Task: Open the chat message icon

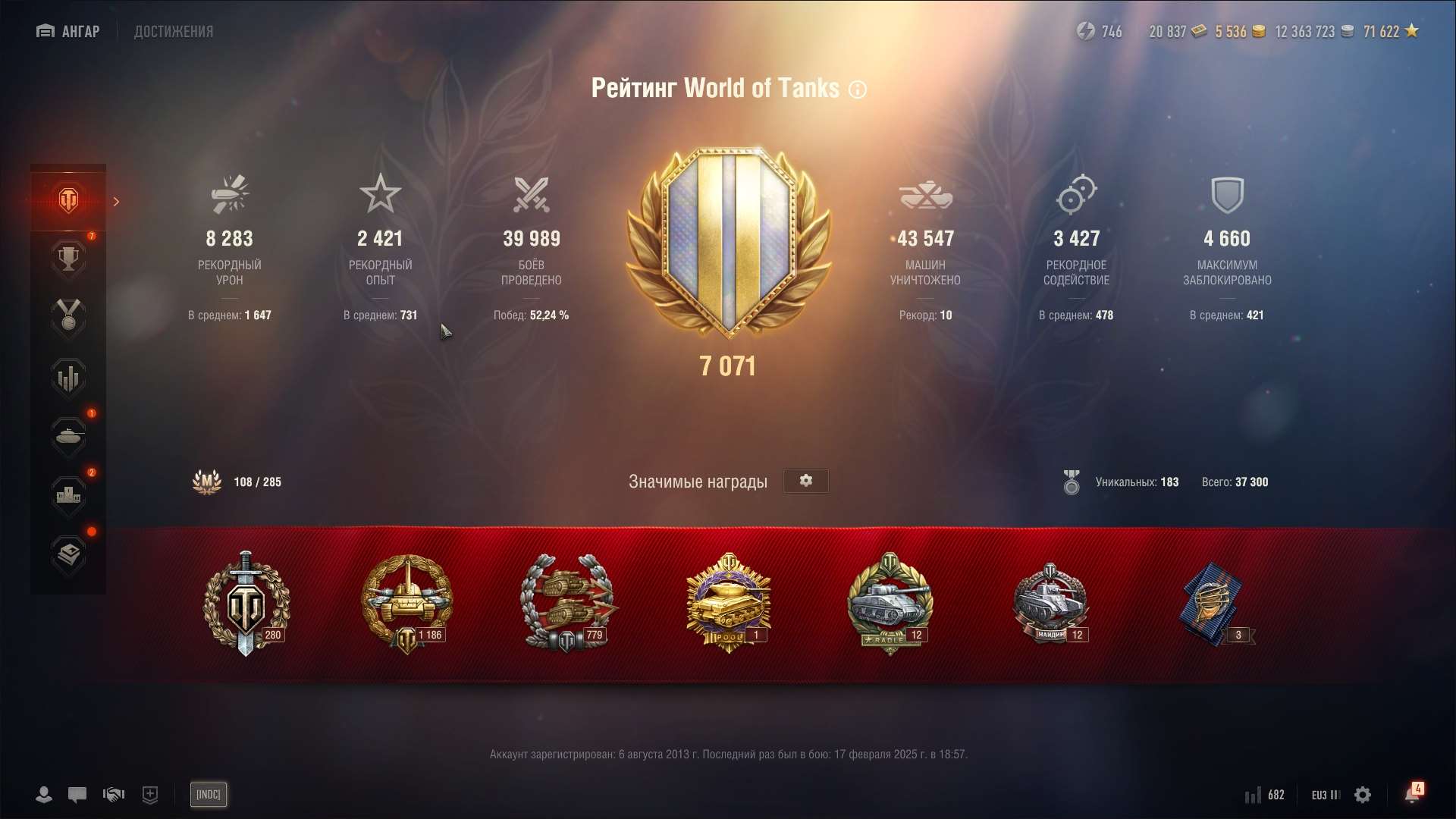Action: 77,795
